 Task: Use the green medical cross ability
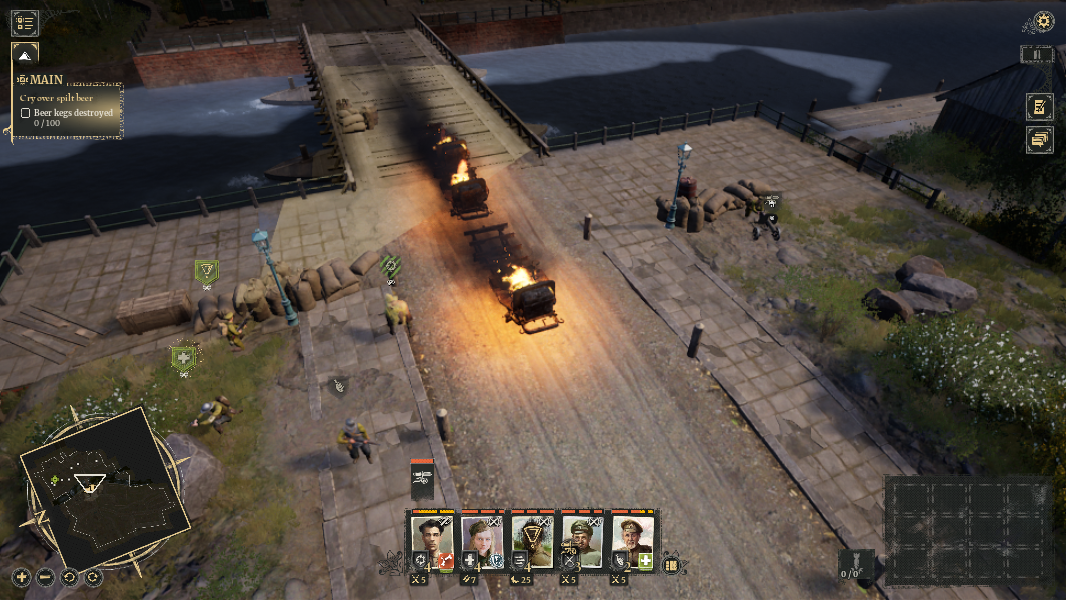coord(646,561)
